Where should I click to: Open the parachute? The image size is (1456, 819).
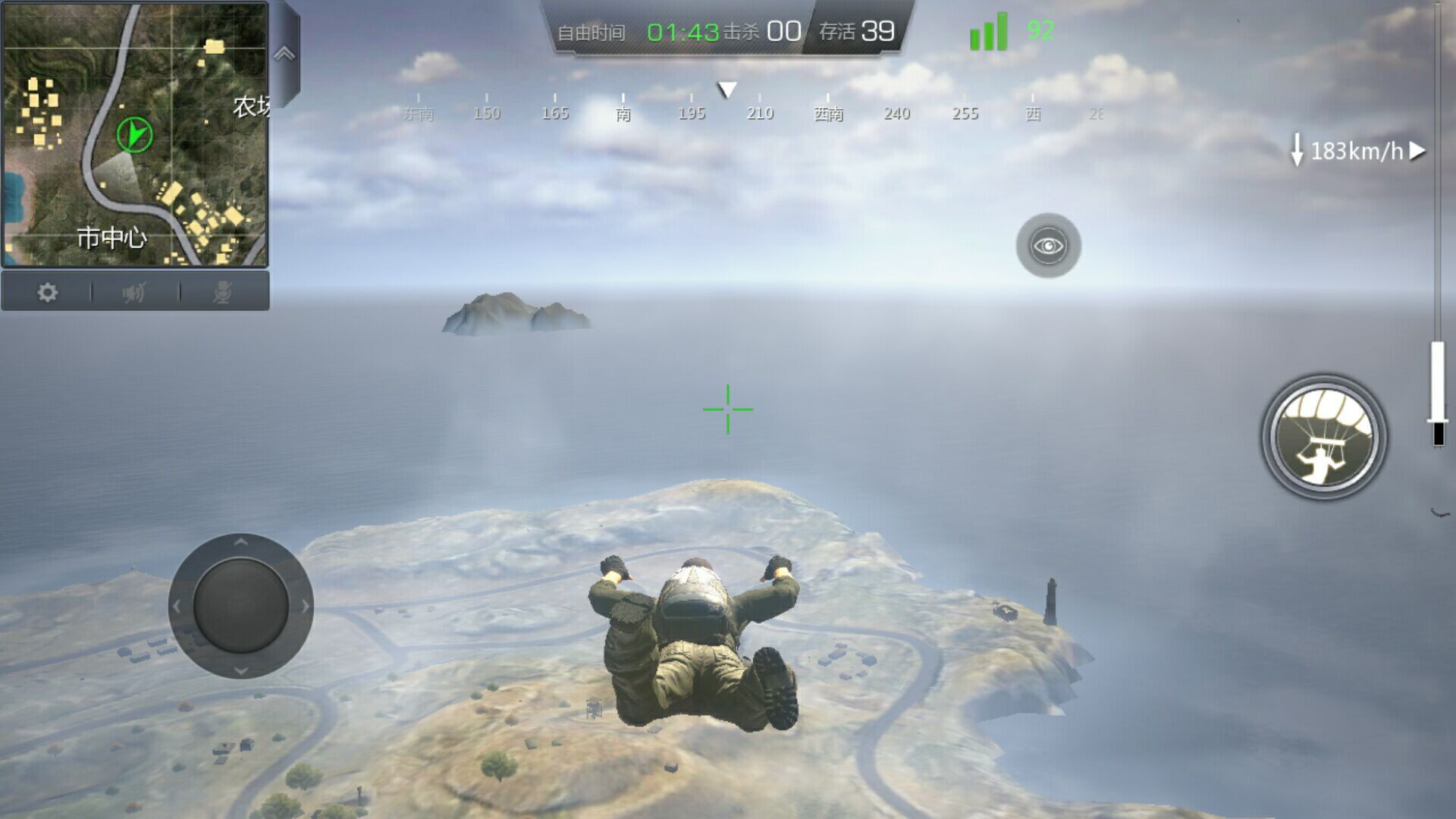[x=1324, y=438]
